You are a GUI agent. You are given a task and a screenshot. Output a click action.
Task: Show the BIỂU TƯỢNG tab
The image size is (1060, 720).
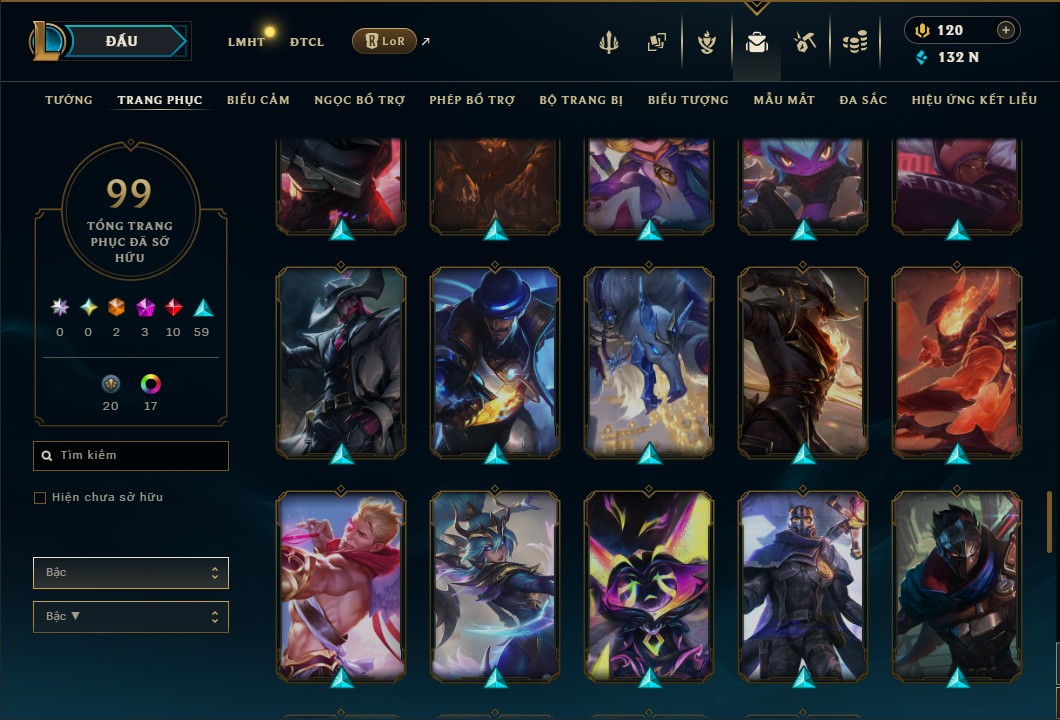click(688, 100)
